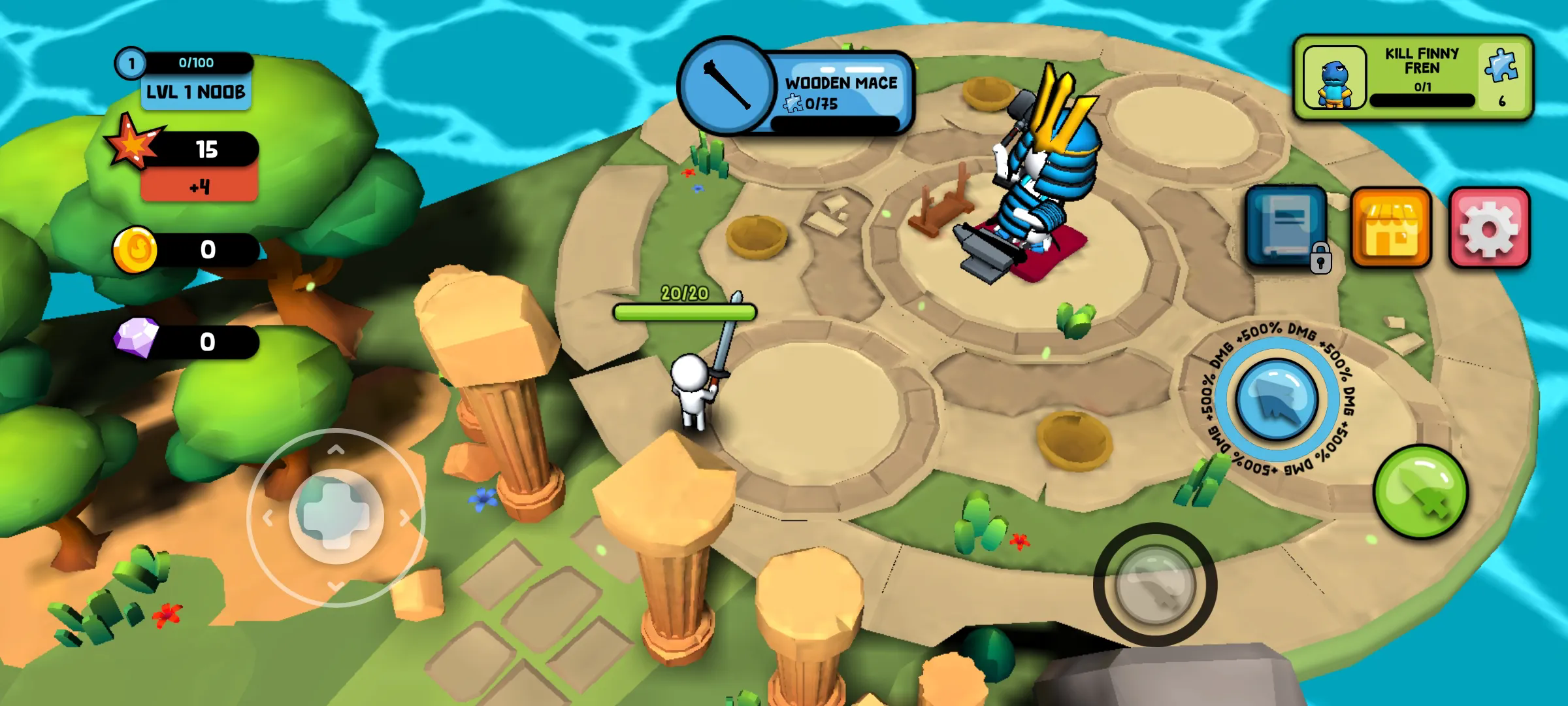Tap the purple gem currency icon

pyautogui.click(x=137, y=339)
